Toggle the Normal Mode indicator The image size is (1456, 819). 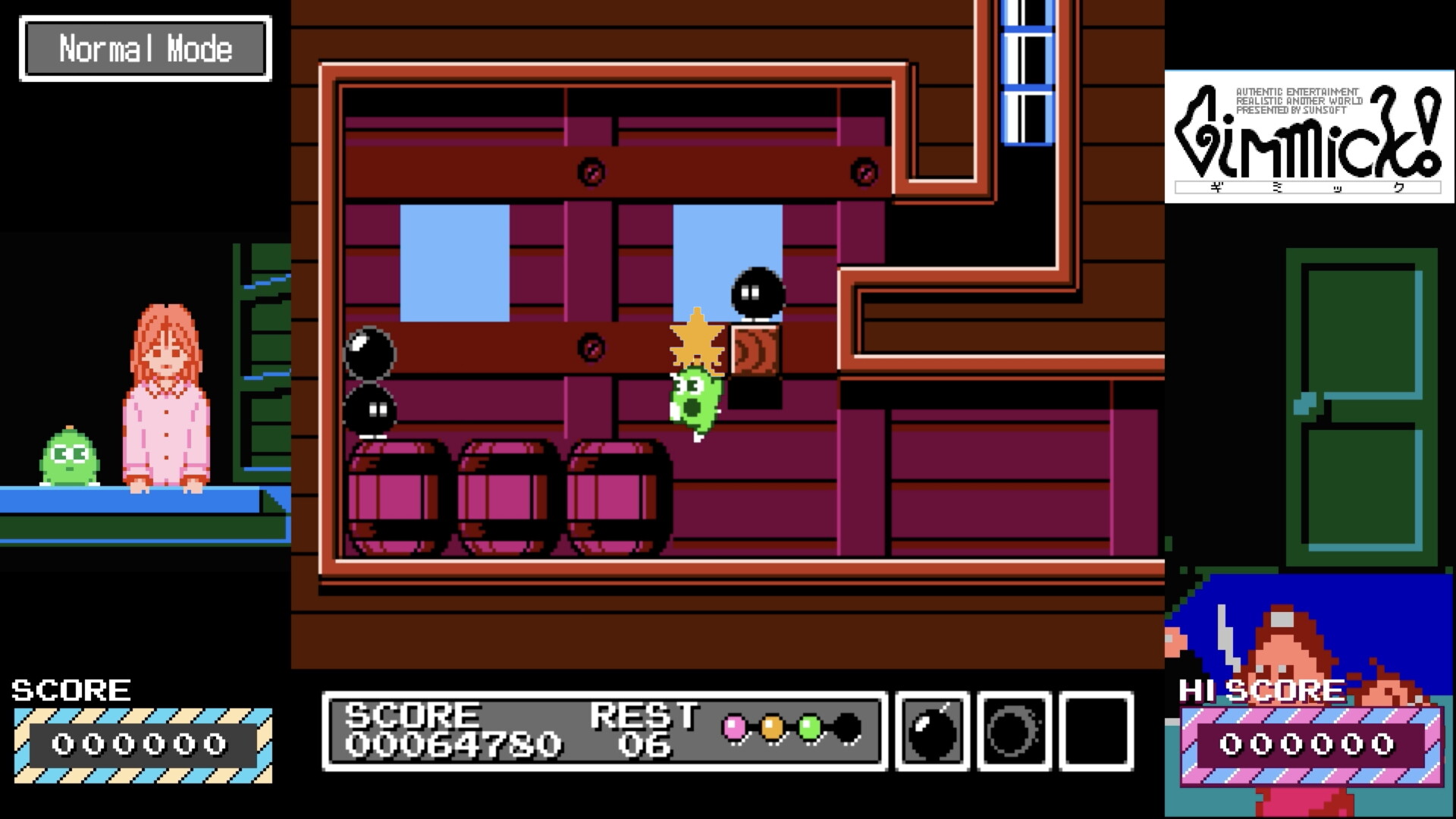tap(146, 49)
